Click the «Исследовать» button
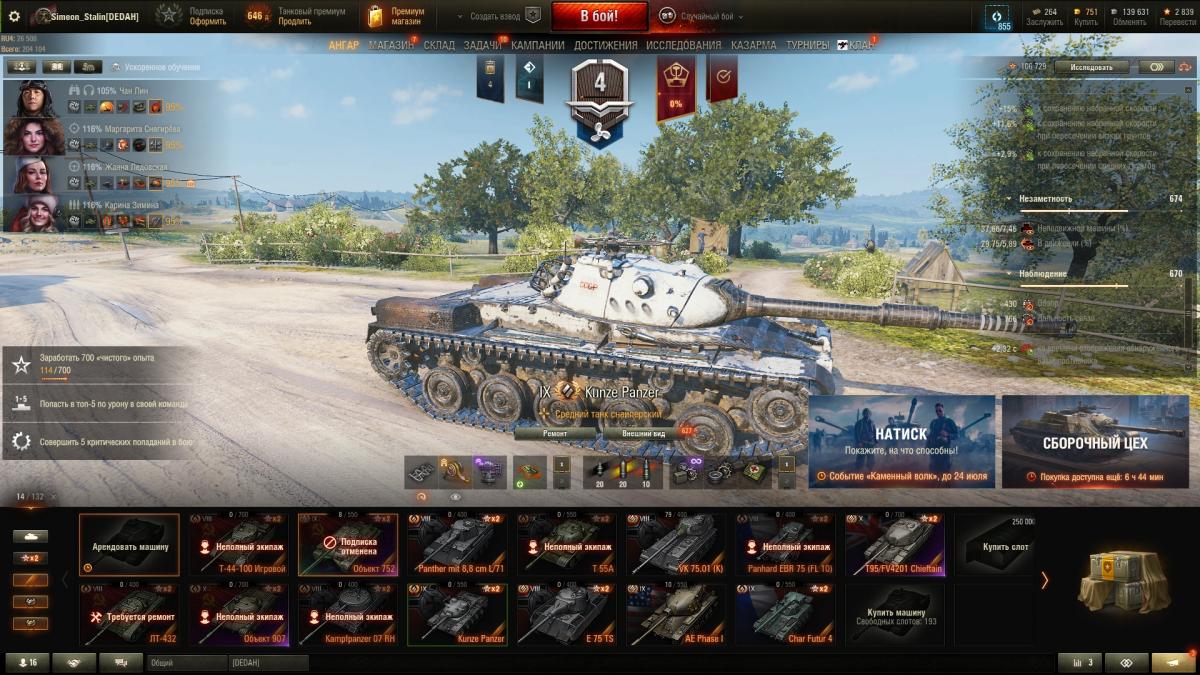1200x675 pixels. [1091, 67]
